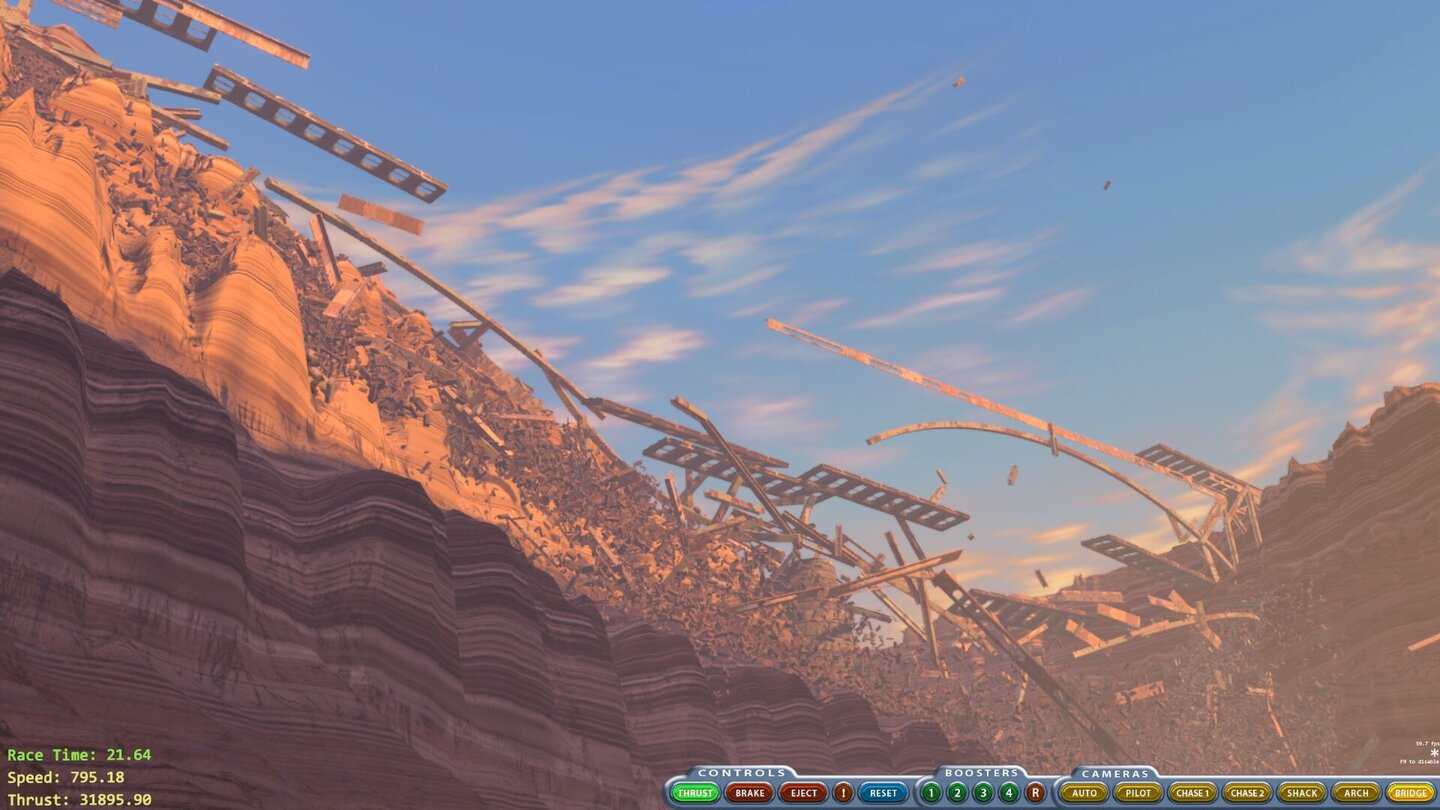Viewport: 1440px width, 810px height.
Task: Select the CHASE 1 camera
Action: pyautogui.click(x=1194, y=793)
